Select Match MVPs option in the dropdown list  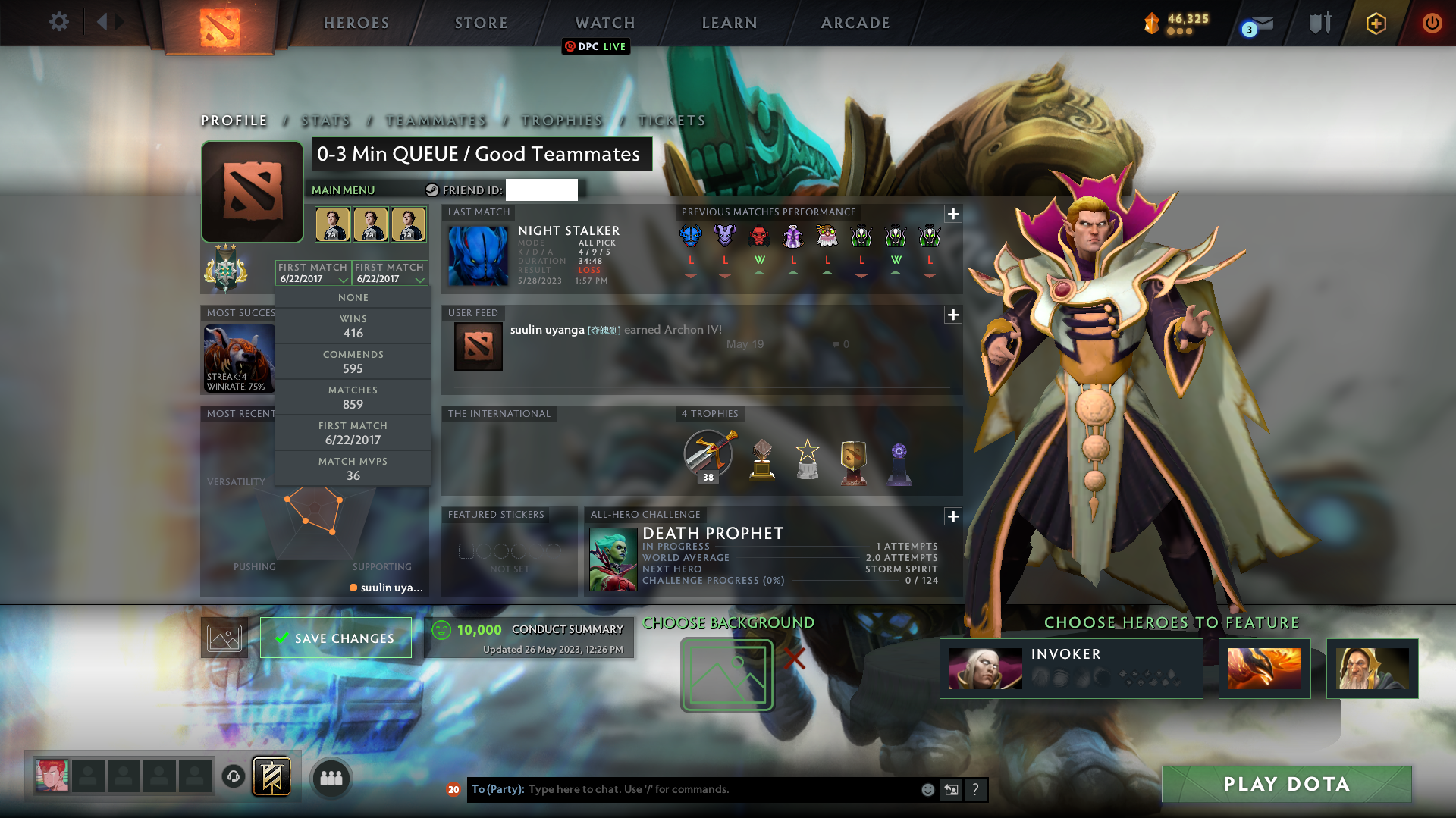[x=353, y=468]
